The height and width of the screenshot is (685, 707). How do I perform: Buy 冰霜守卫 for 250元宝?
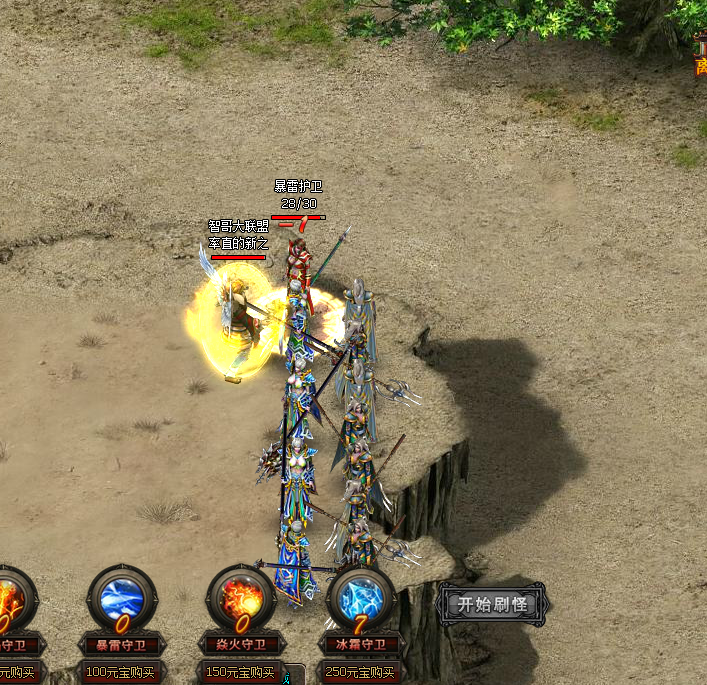360,673
